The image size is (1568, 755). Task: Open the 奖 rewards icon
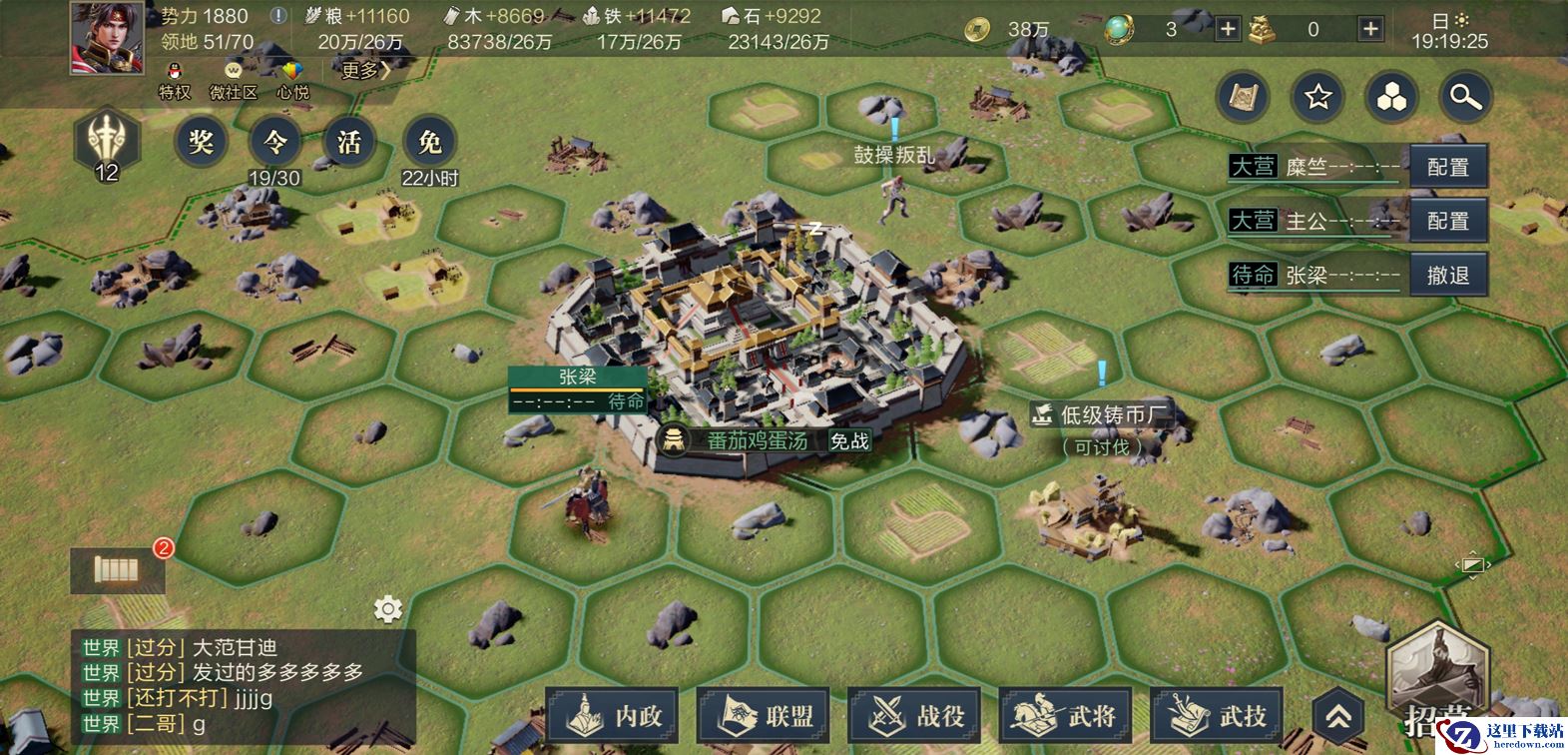click(202, 143)
